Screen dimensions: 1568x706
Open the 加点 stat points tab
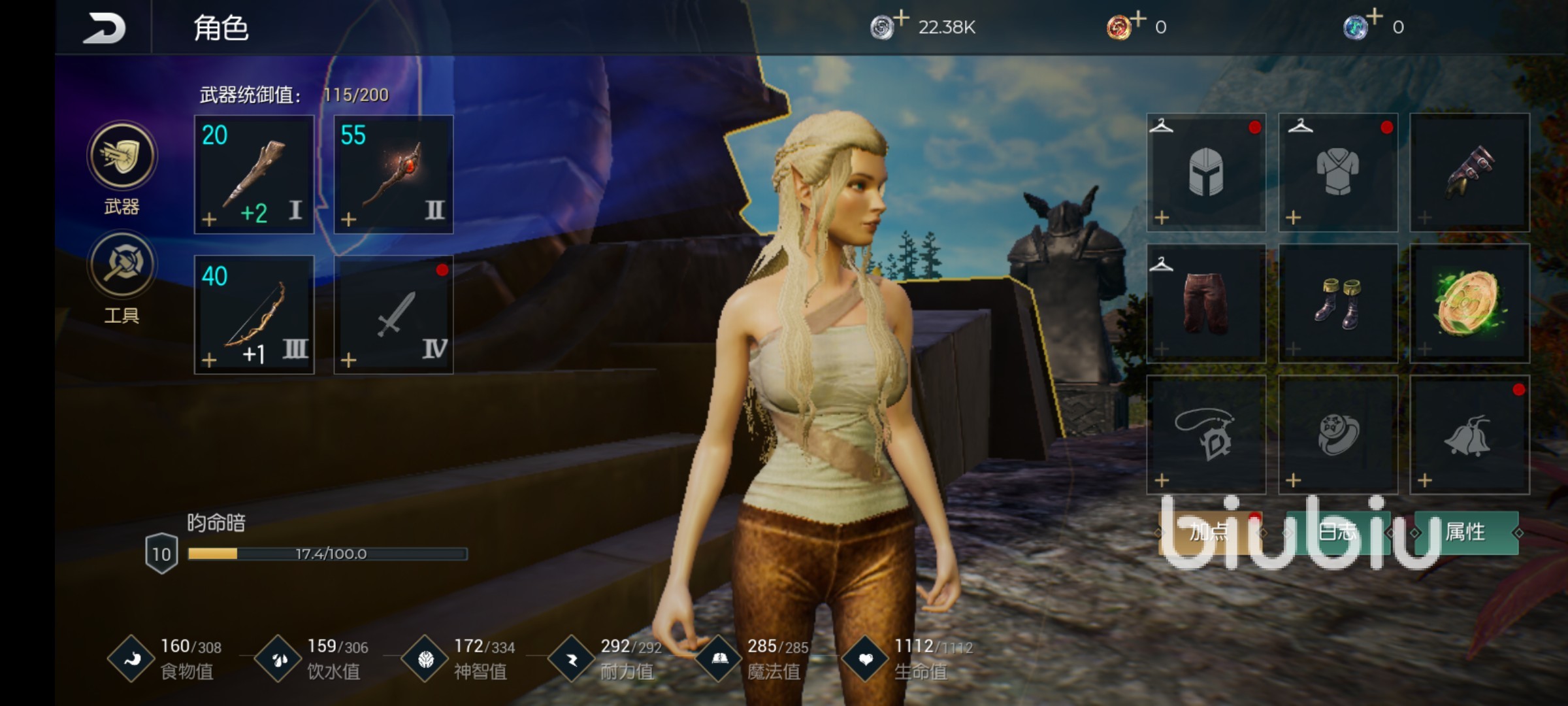click(1209, 533)
